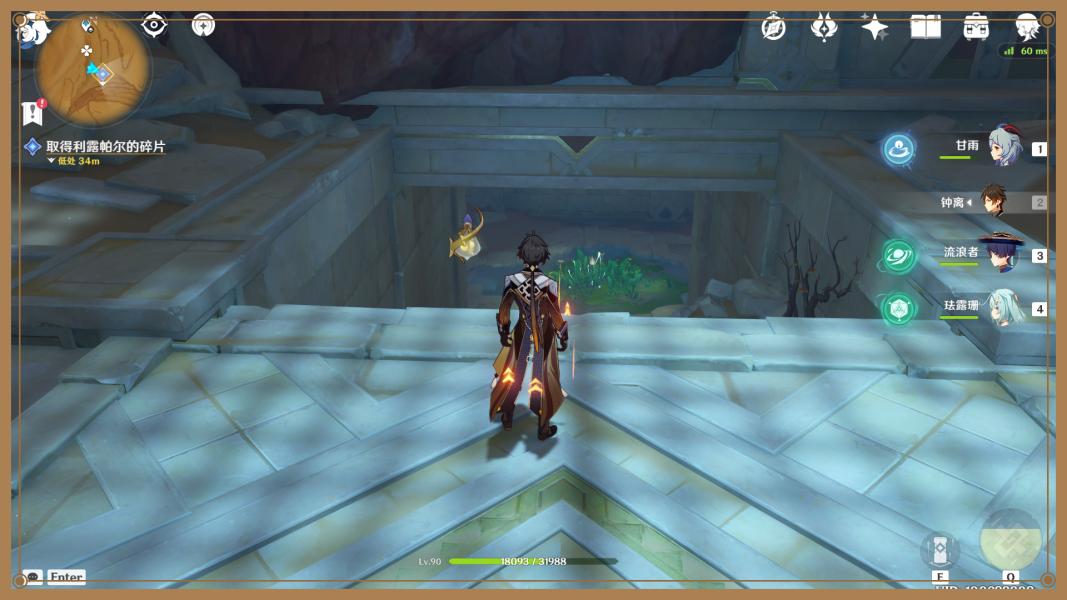Switch to party member 甘雨
This screenshot has width=1067, height=600.
tap(1004, 147)
